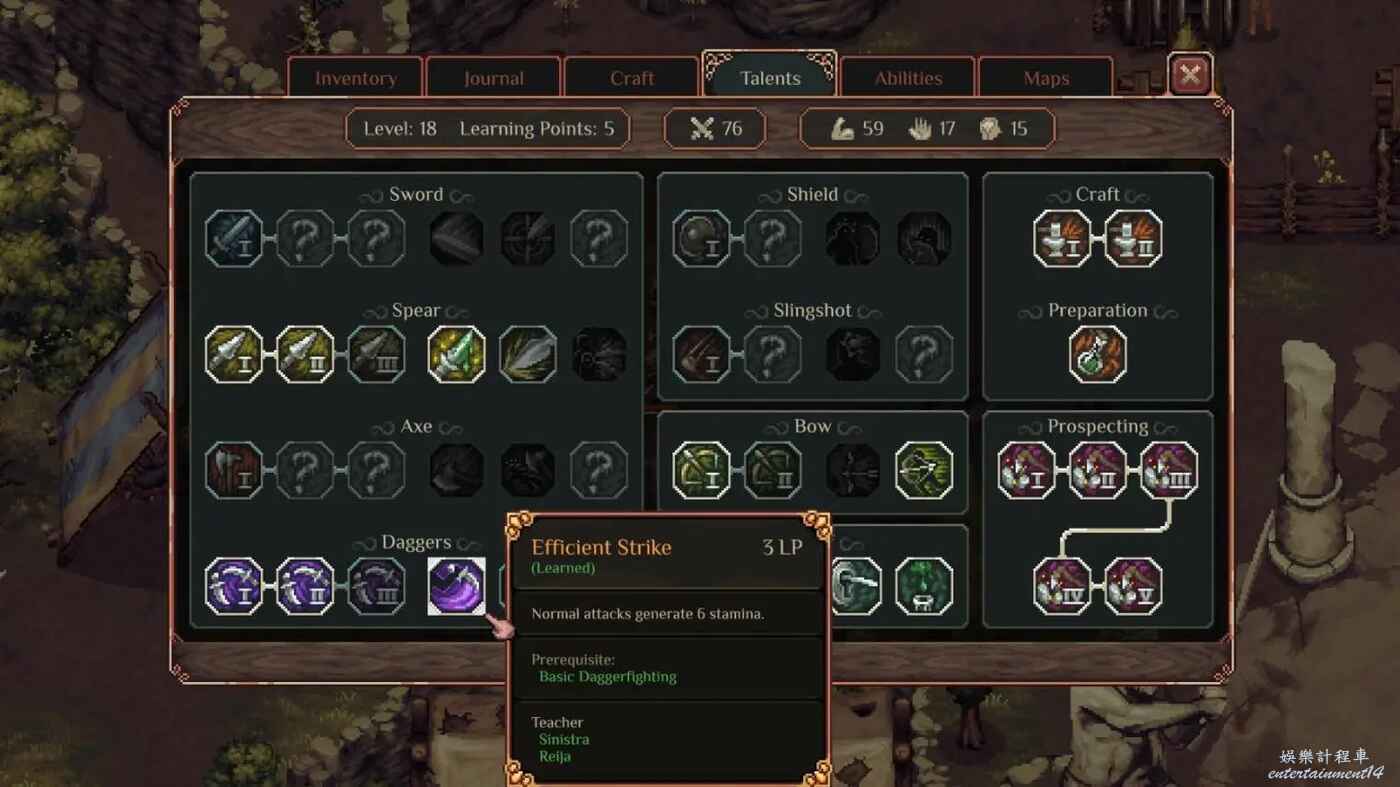
Task: Select the Efficient Strike dagger talent
Action: (x=457, y=586)
